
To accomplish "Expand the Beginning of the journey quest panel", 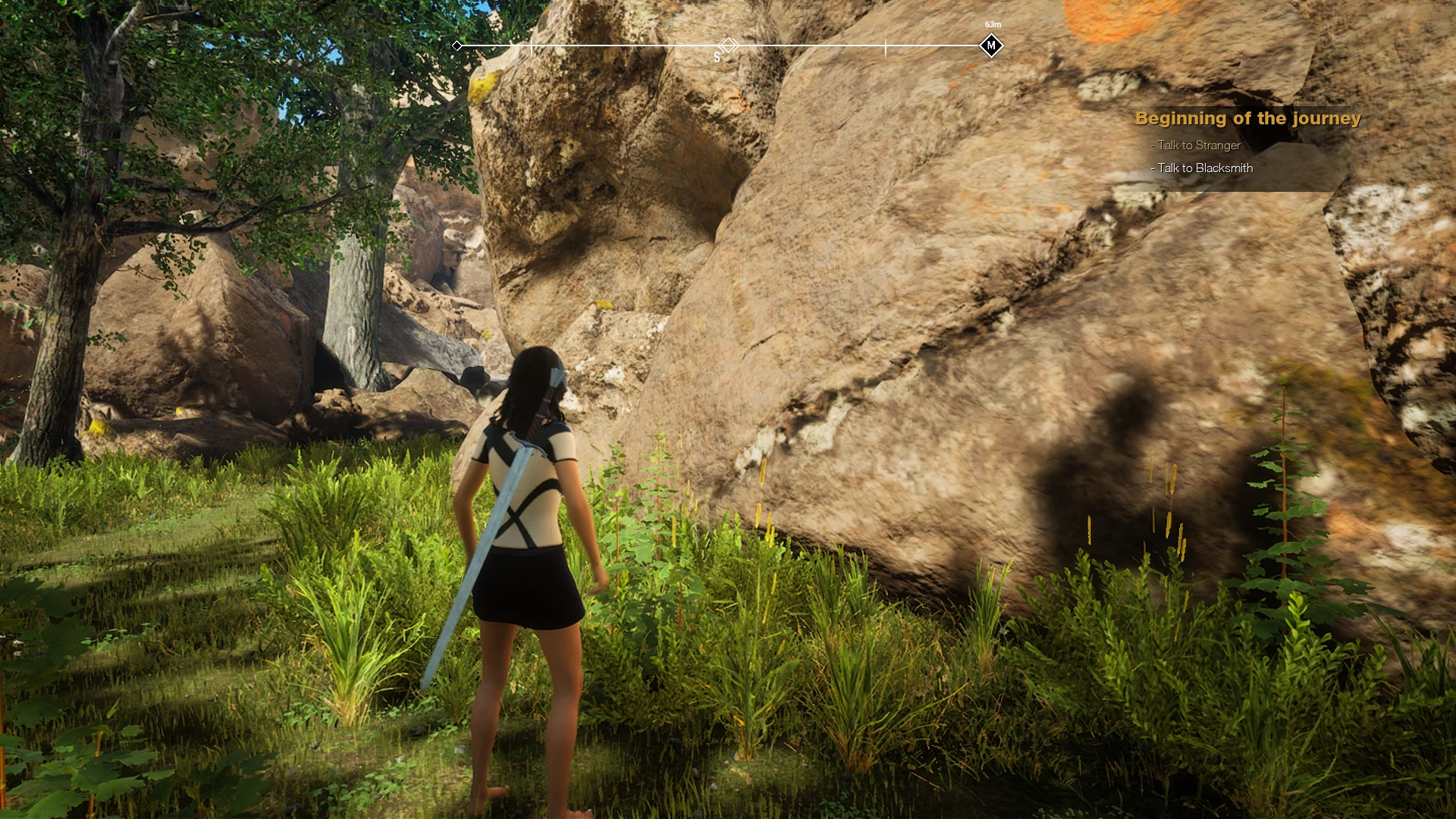I will (1247, 118).
